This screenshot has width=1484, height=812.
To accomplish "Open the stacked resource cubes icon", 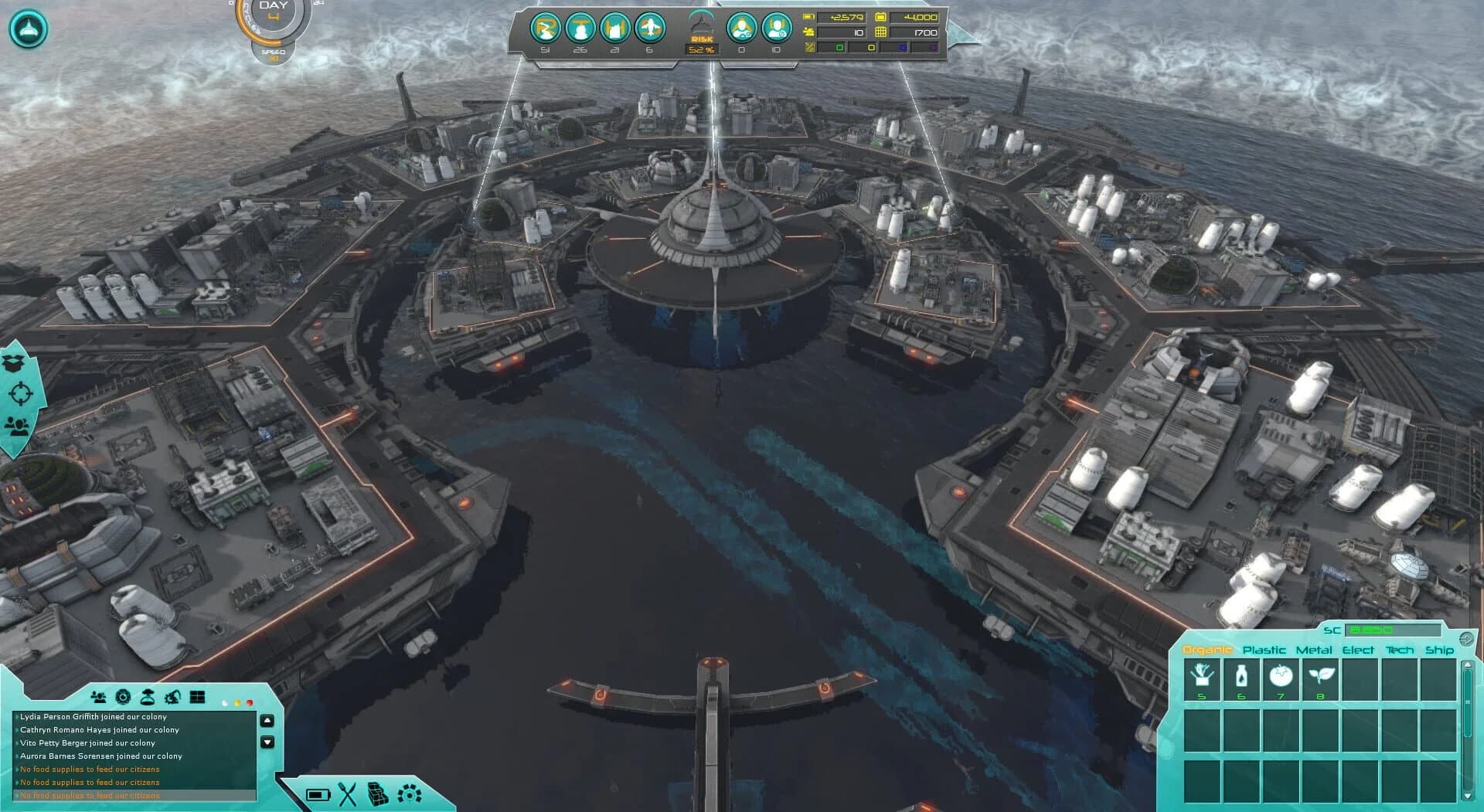I will (x=380, y=795).
